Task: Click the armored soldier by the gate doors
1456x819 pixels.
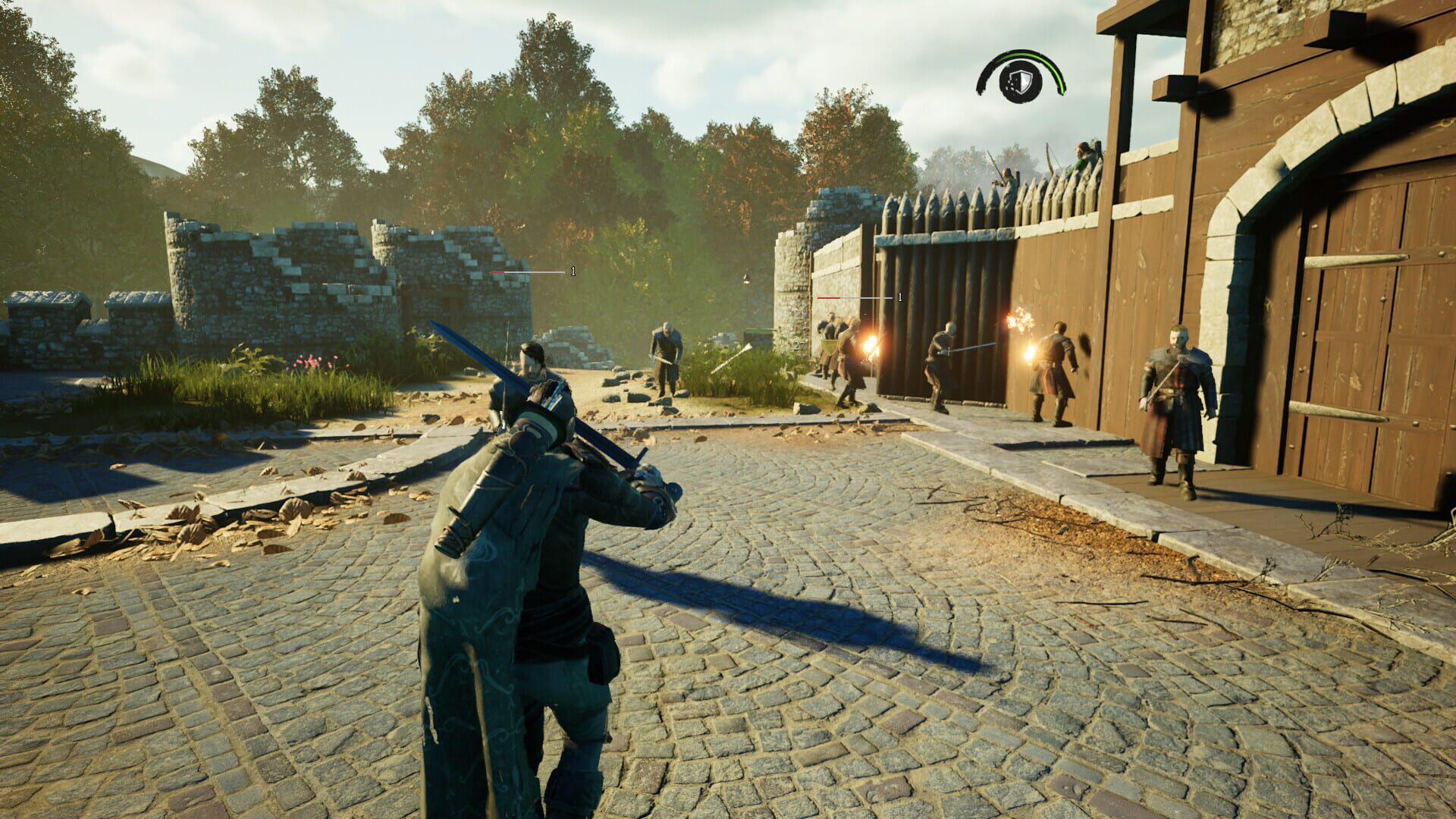Action: point(1175,402)
